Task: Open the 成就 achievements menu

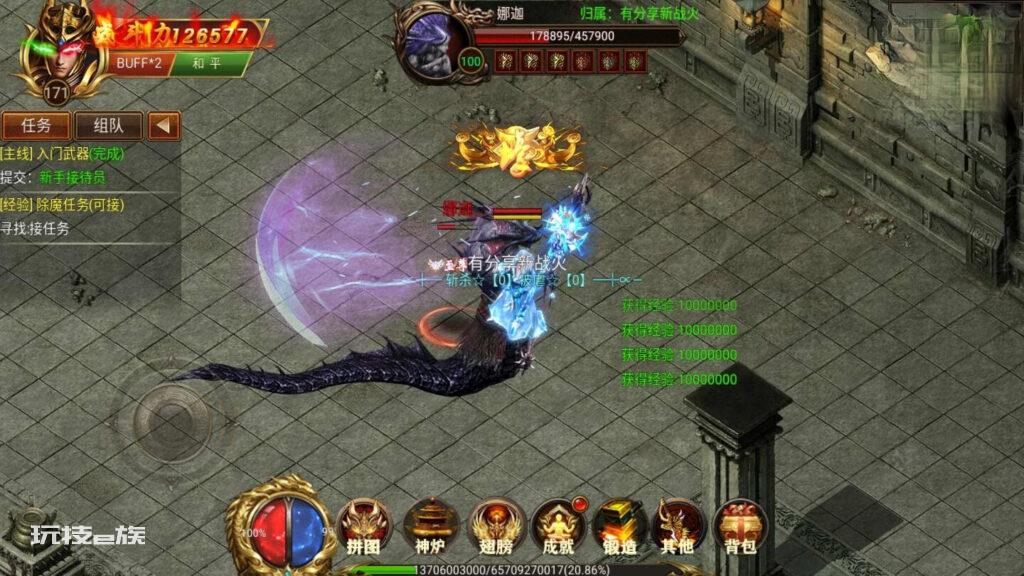Action: [x=557, y=526]
